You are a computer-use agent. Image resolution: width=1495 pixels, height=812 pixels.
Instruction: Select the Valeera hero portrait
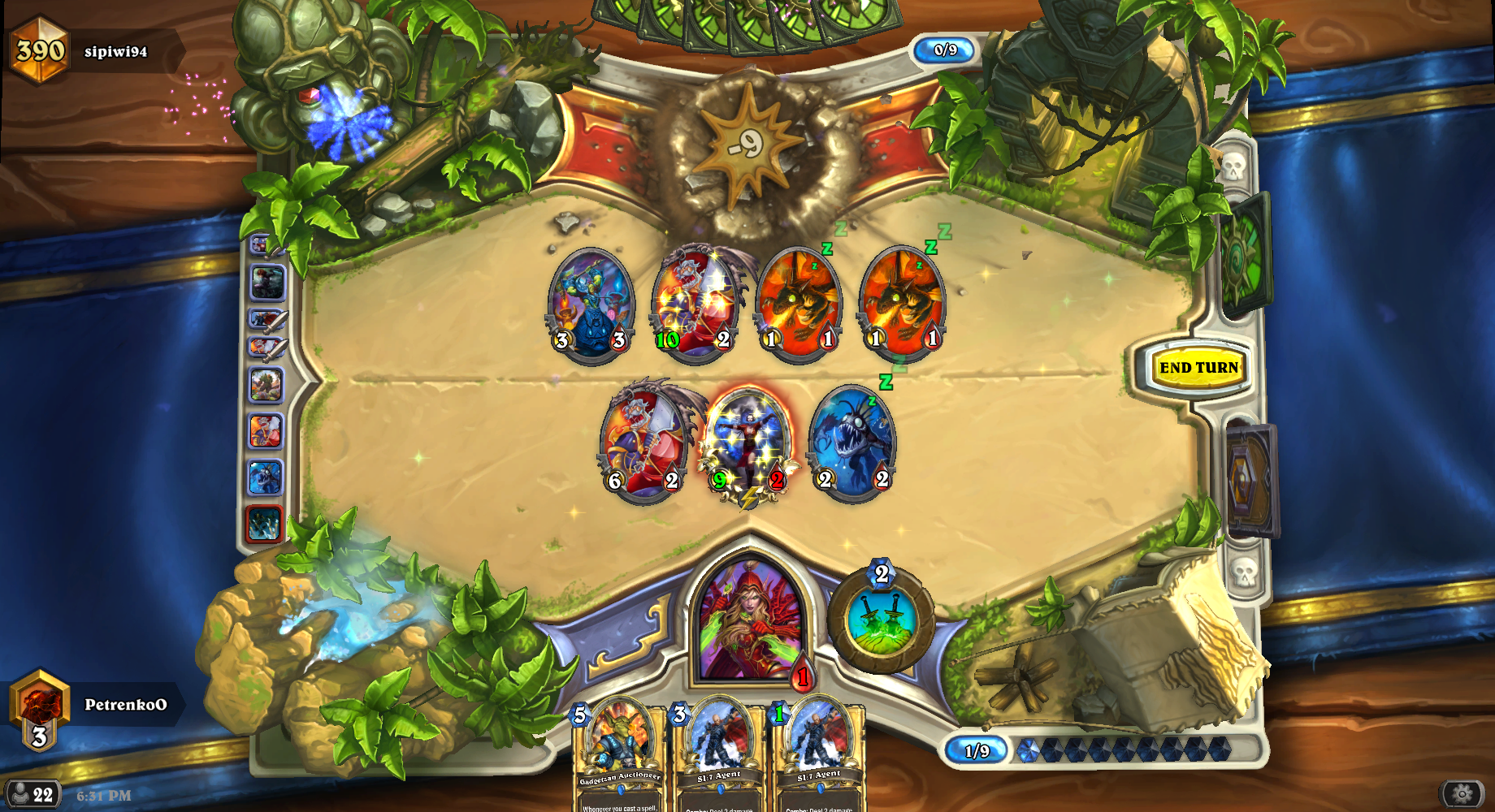(x=749, y=621)
